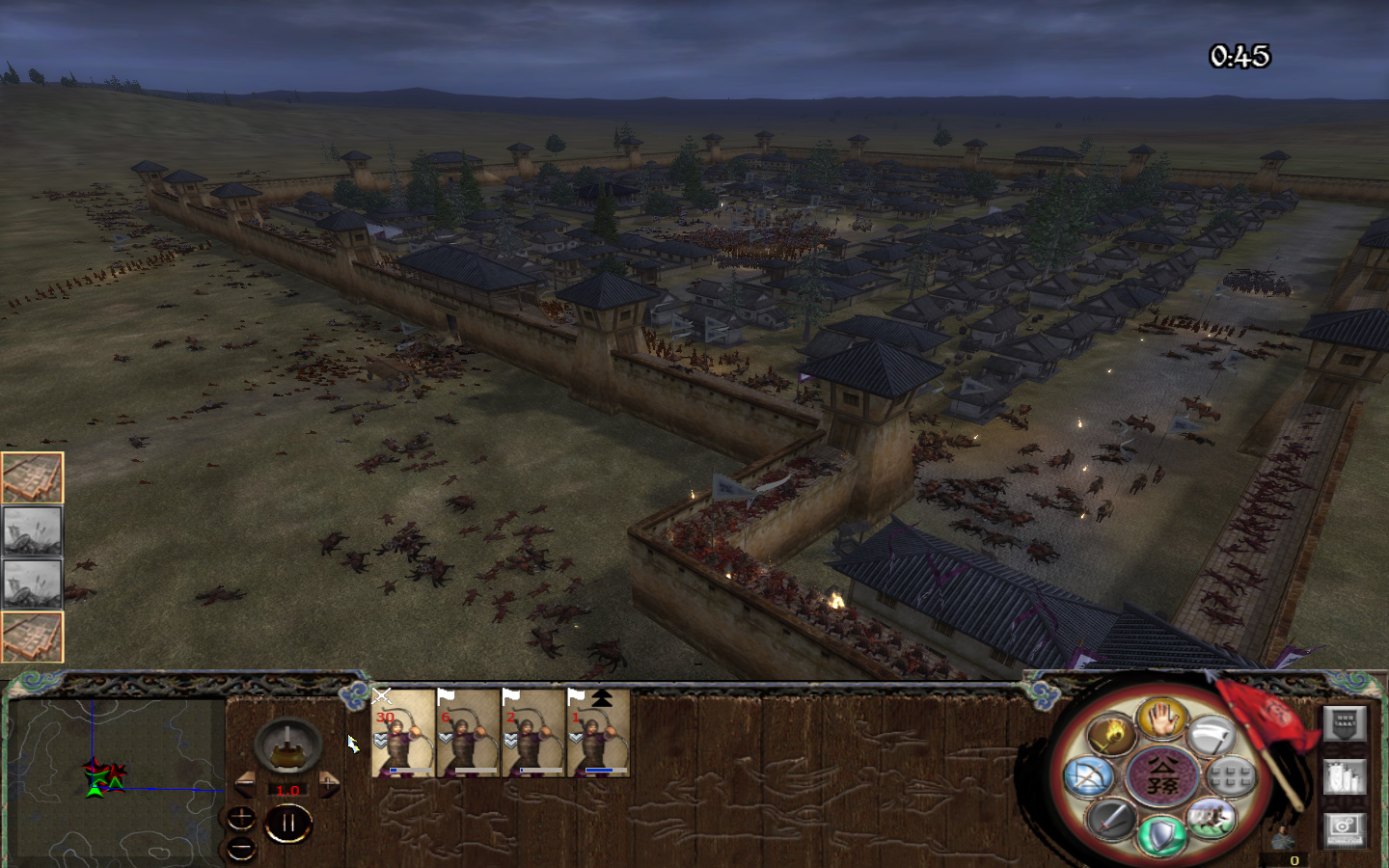
Task: Open the battle details scroll button on right panel
Action: (1345, 722)
